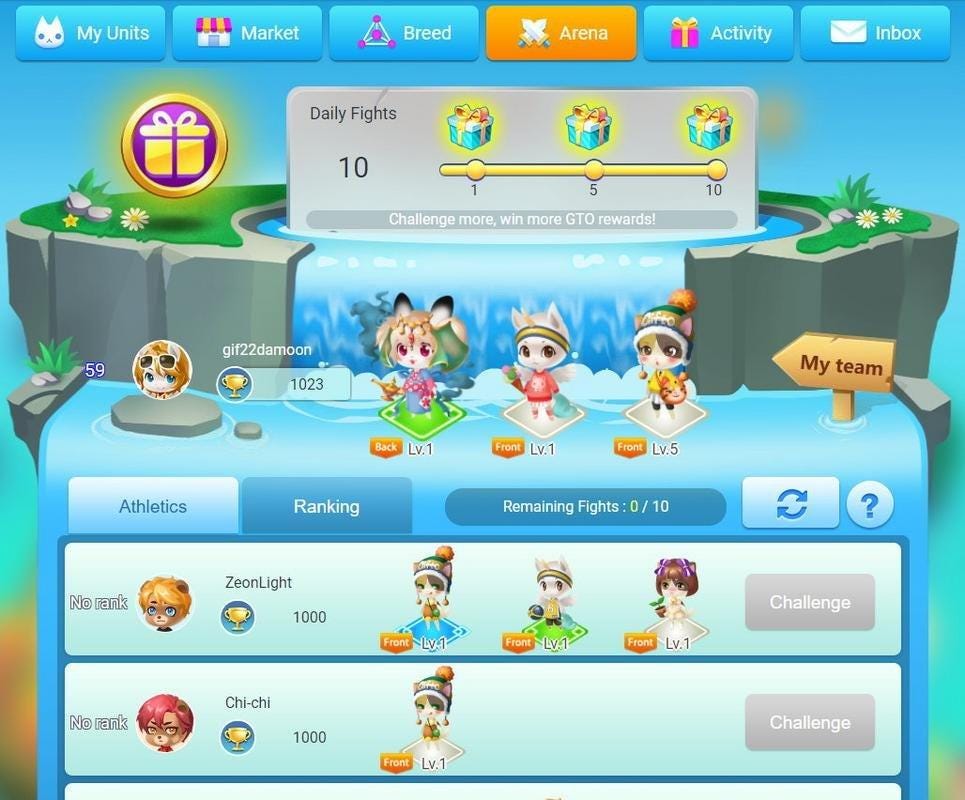965x800 pixels.
Task: Click the My team signpost
Action: coord(835,368)
